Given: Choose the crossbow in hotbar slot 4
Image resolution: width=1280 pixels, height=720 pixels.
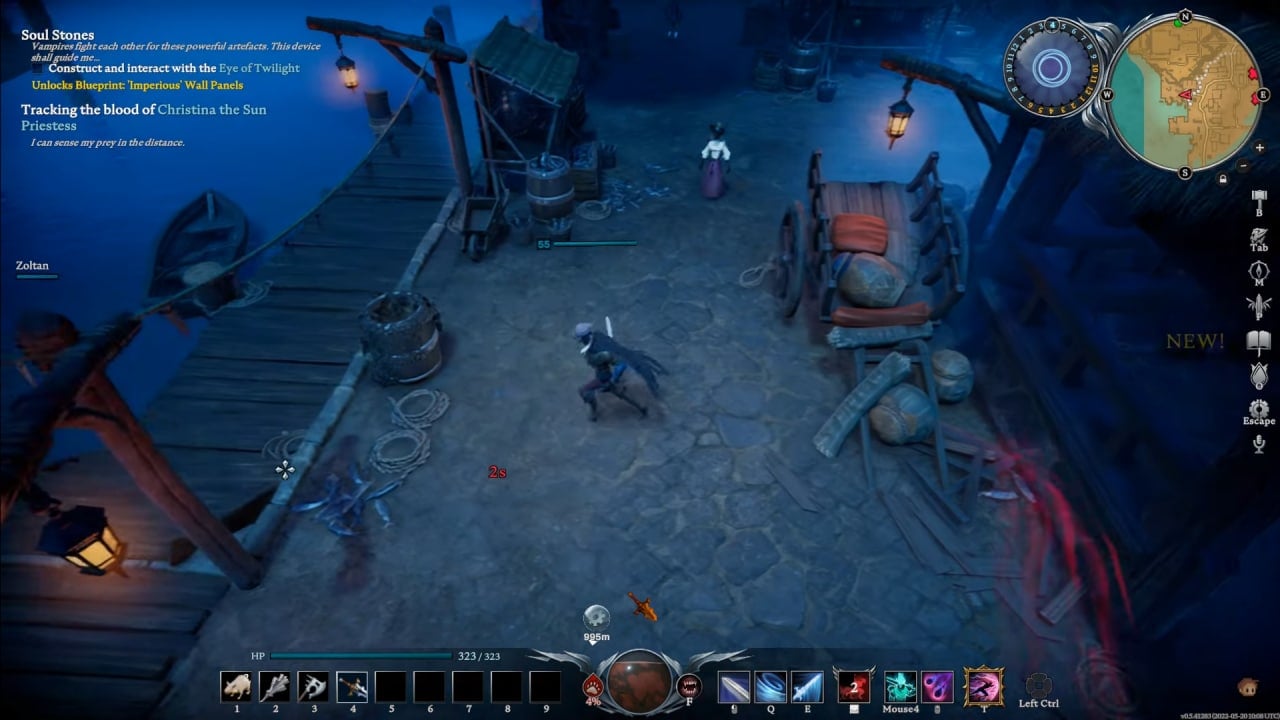Looking at the screenshot, I should [352, 686].
